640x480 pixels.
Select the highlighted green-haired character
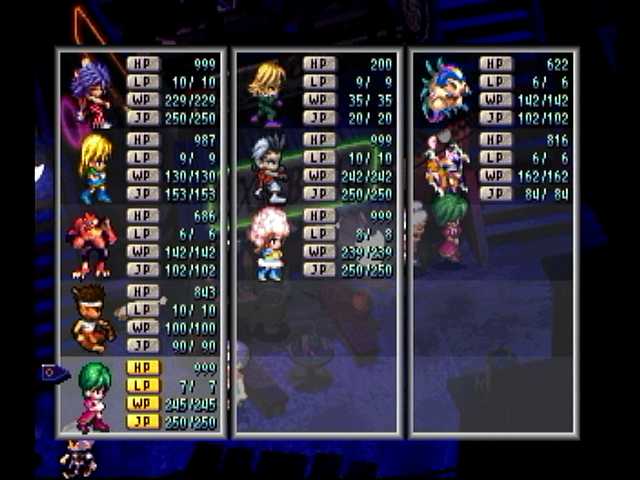pyautogui.click(x=95, y=393)
